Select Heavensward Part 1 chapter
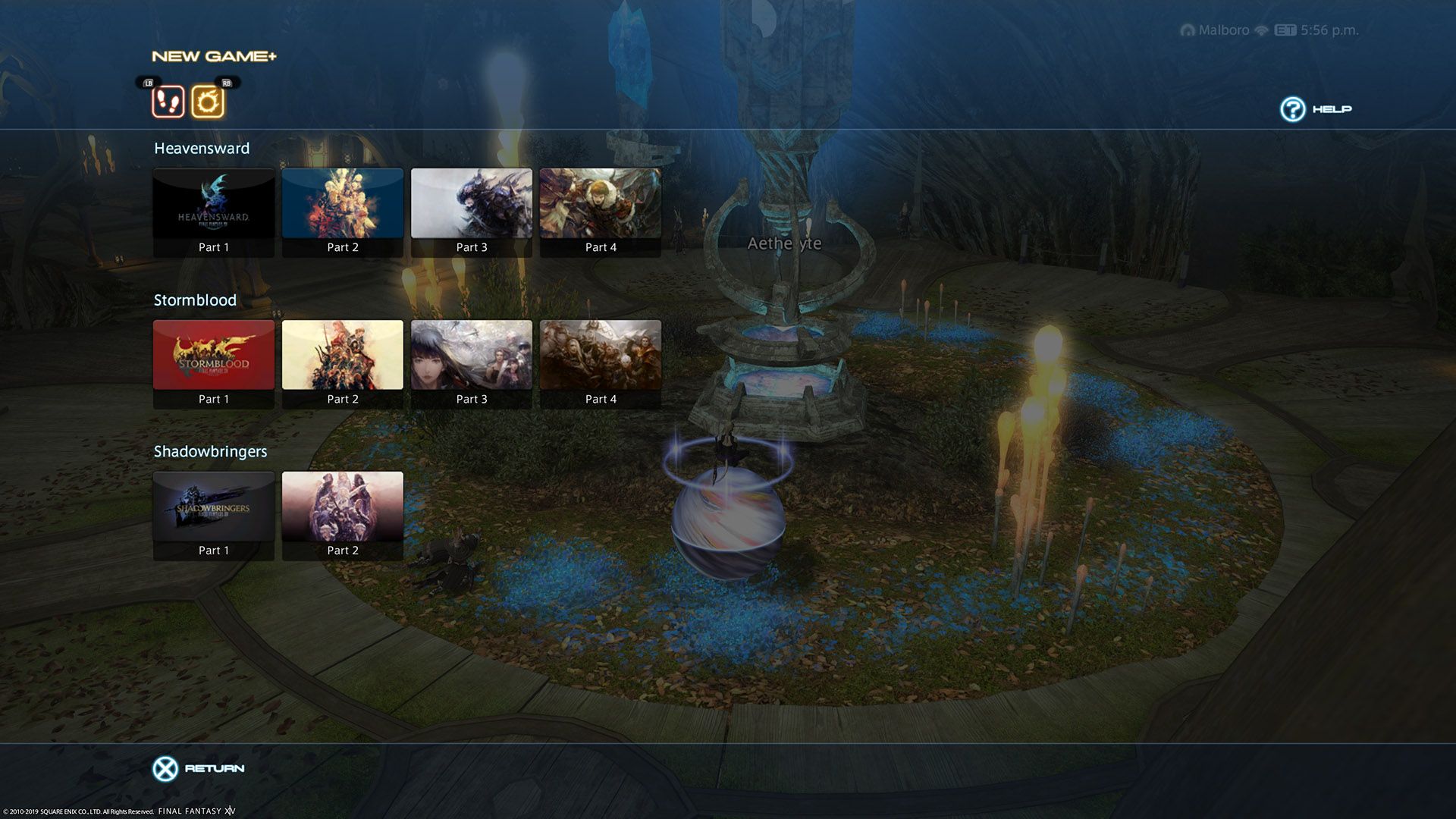The width and height of the screenshot is (1456, 819). tap(213, 212)
